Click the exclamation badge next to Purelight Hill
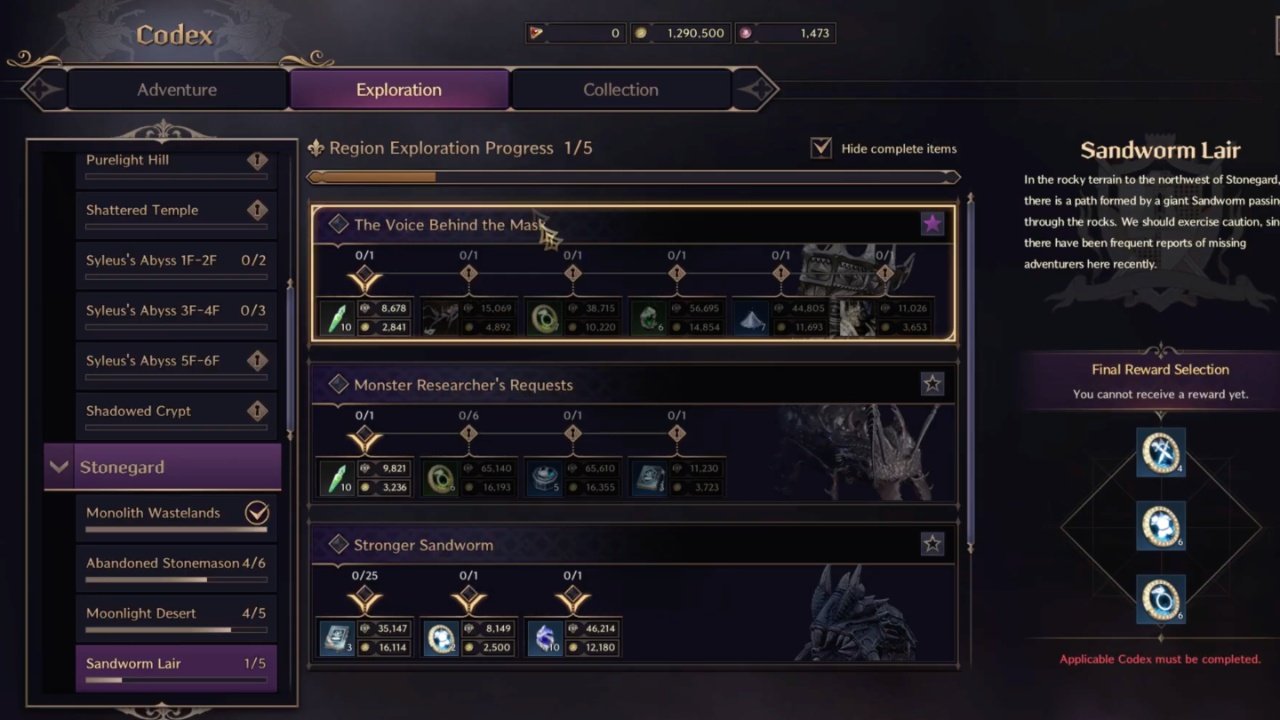 (257, 159)
